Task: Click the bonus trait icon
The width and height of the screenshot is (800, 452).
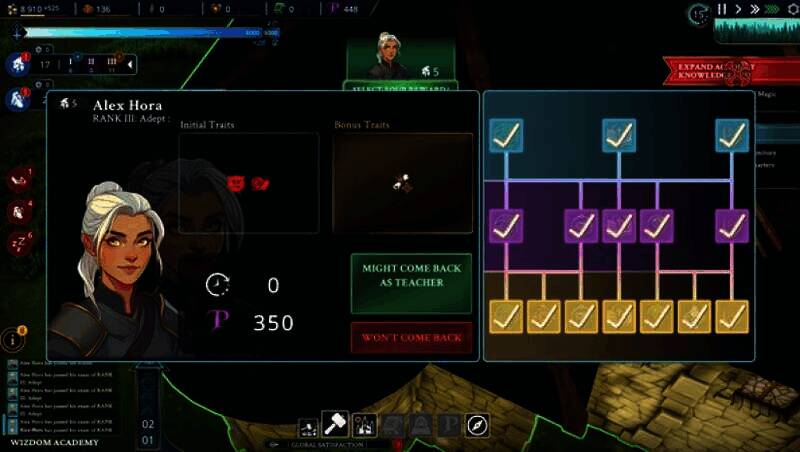Action: (x=402, y=183)
